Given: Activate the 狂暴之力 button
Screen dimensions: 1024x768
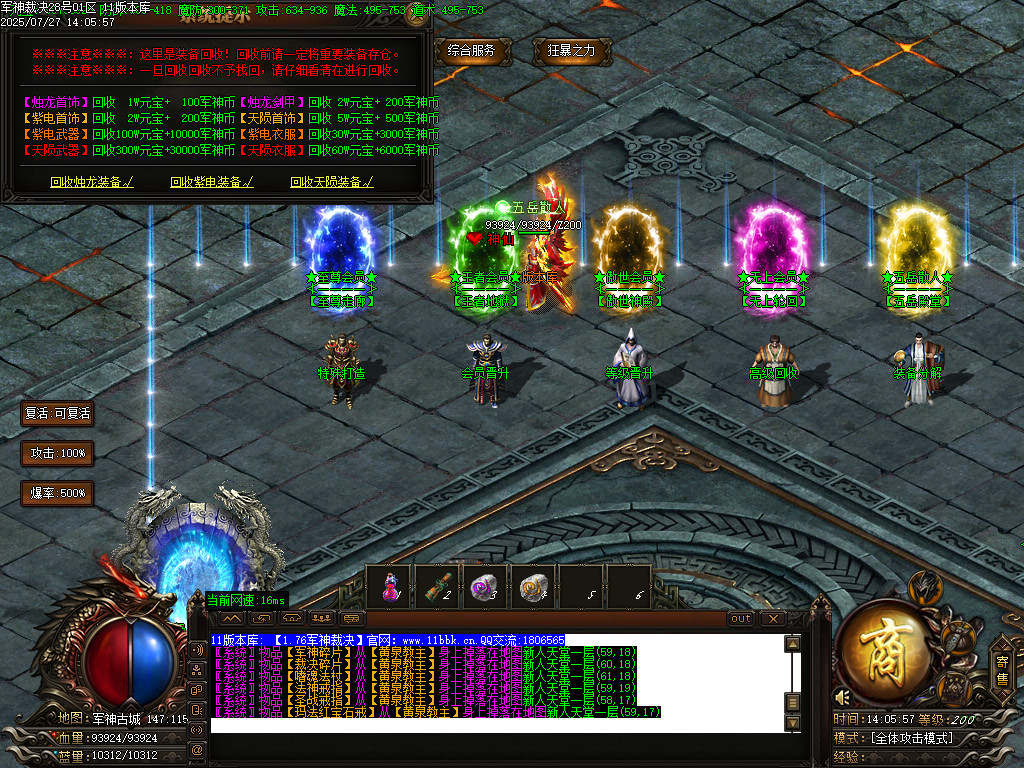Looking at the screenshot, I should coord(571,51).
